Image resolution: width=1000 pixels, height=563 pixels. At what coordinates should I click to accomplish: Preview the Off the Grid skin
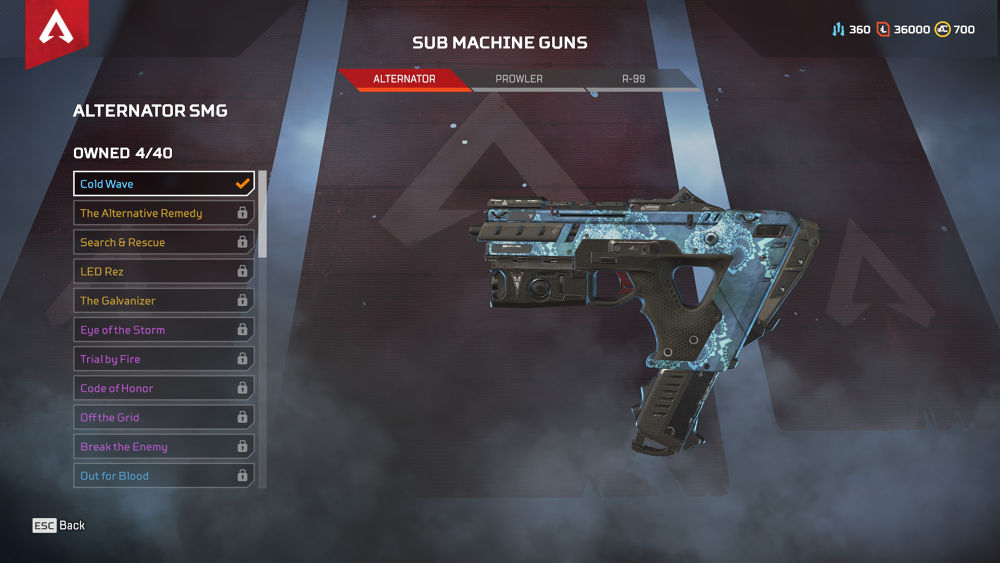(x=164, y=417)
